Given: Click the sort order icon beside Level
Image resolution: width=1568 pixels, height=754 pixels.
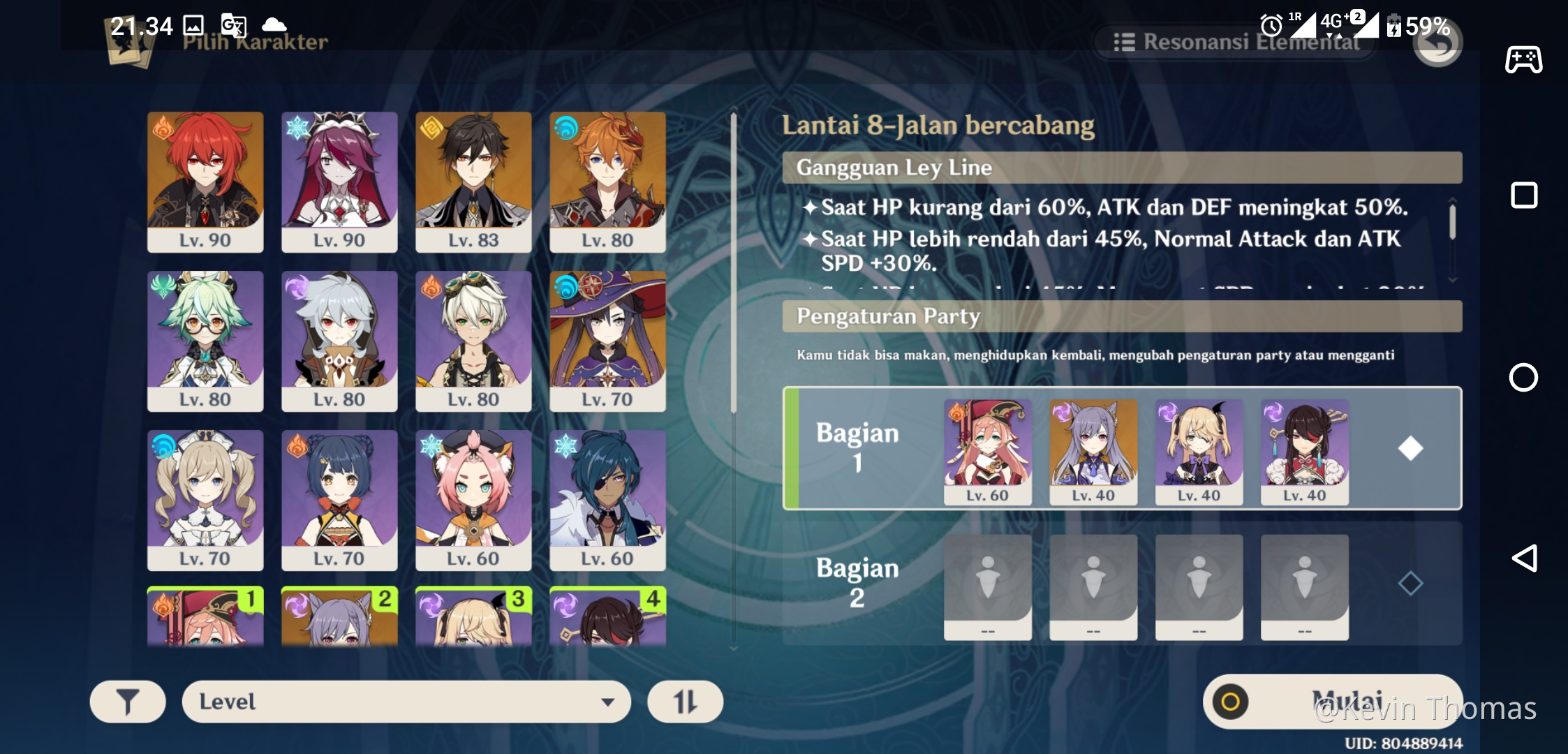Looking at the screenshot, I should coord(685,701).
